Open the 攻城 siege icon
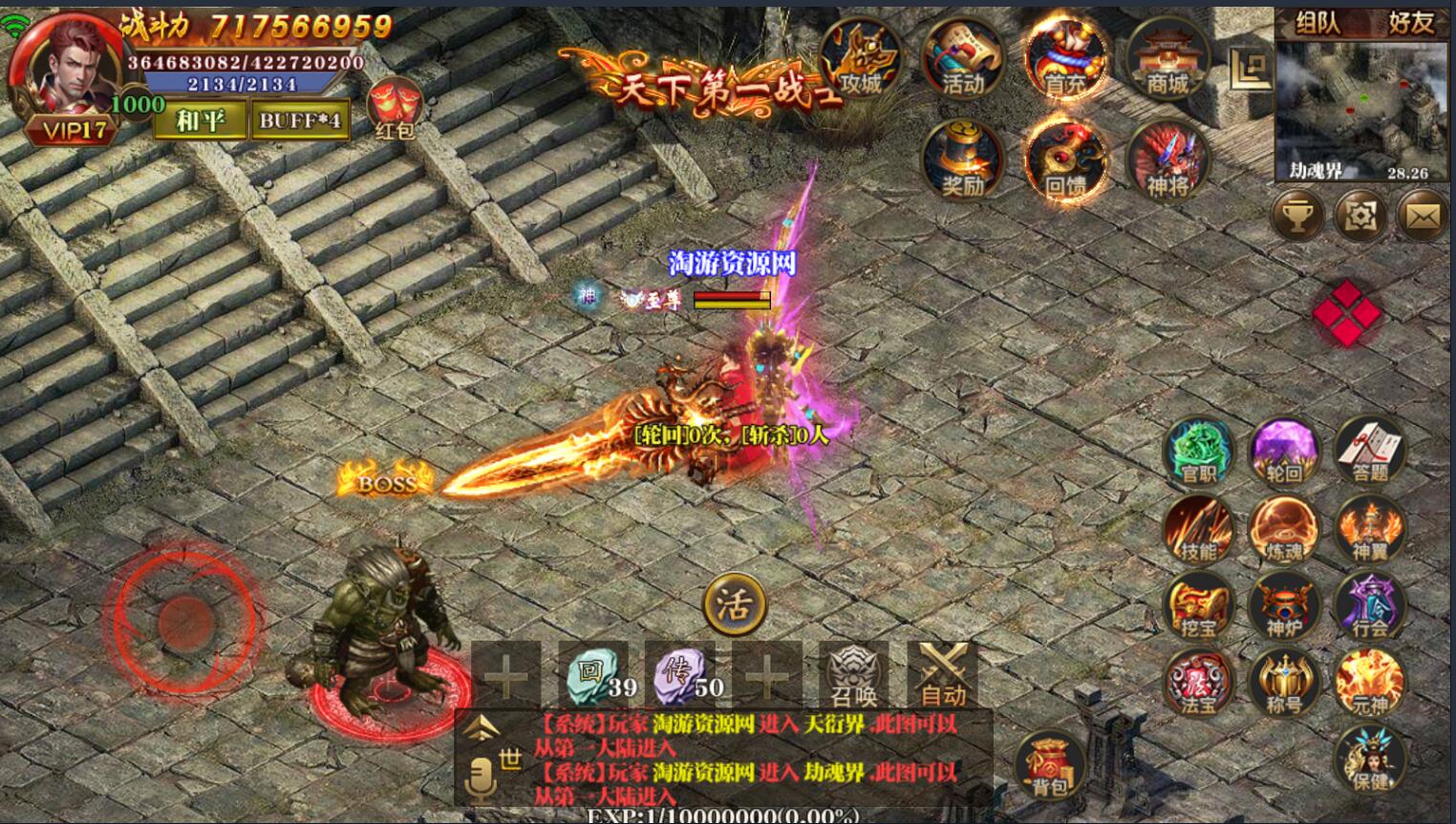The width and height of the screenshot is (1456, 824). point(860,59)
